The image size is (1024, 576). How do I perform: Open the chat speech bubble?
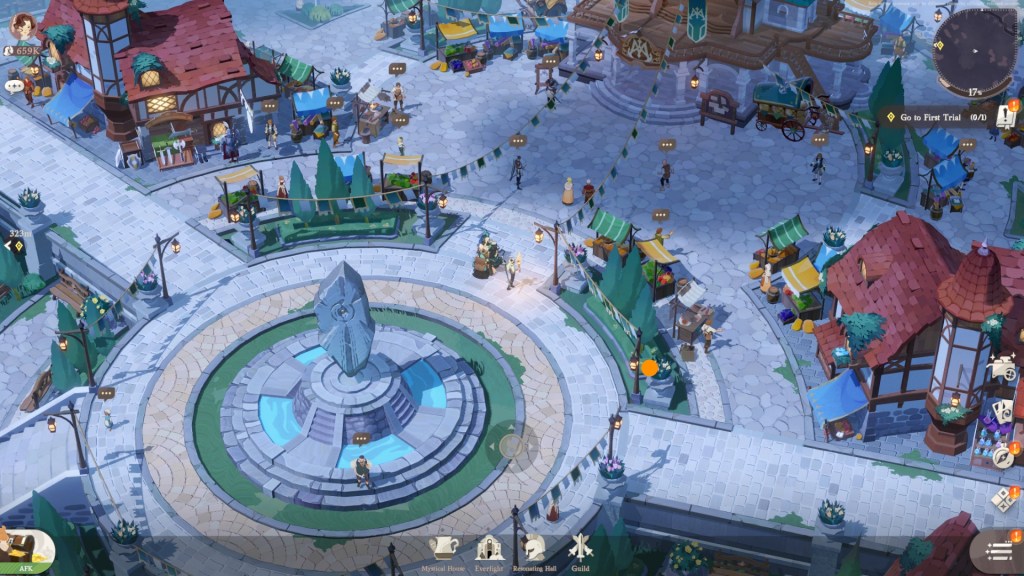coord(13,86)
